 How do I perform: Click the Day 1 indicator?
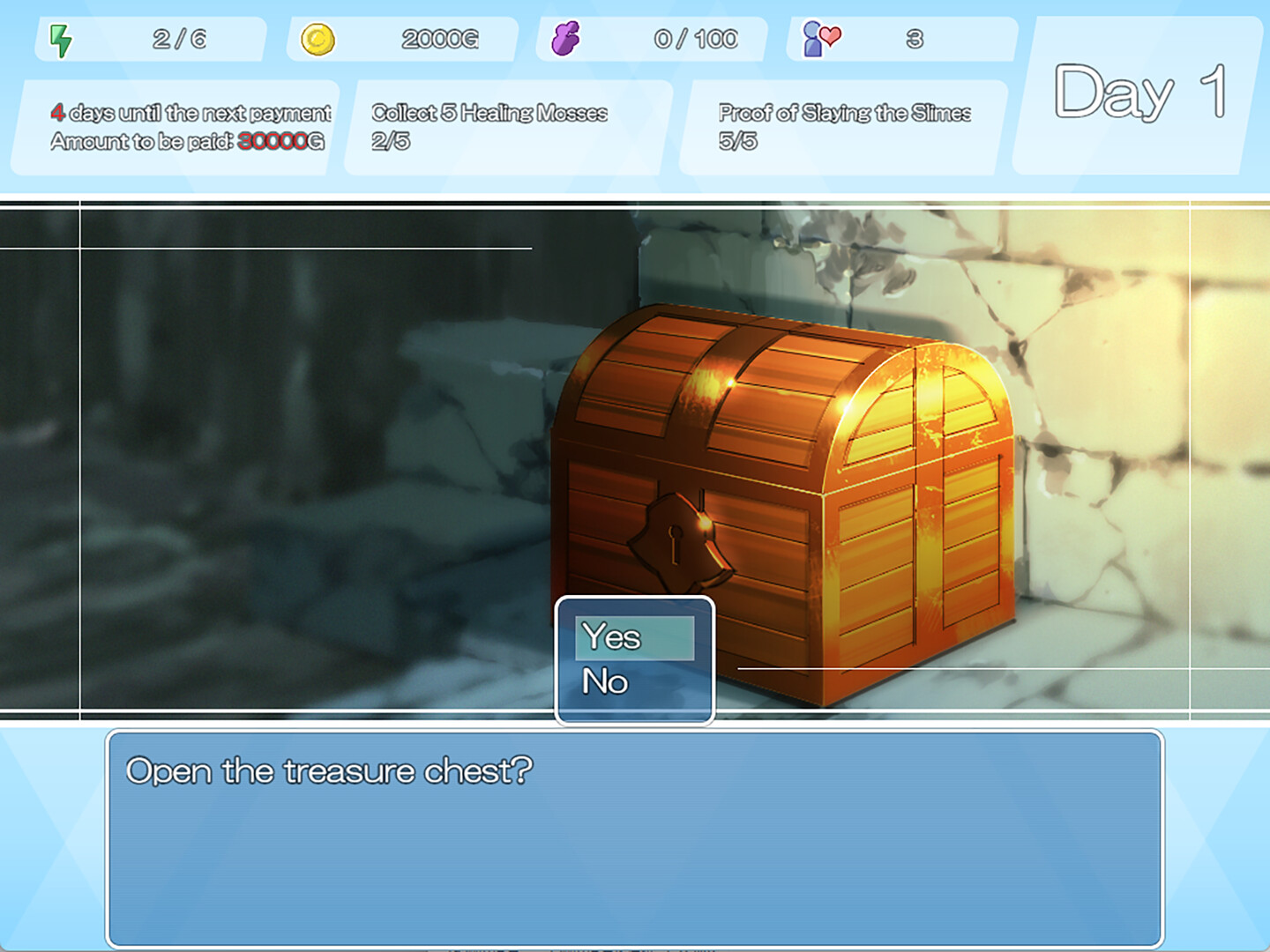(x=1138, y=93)
